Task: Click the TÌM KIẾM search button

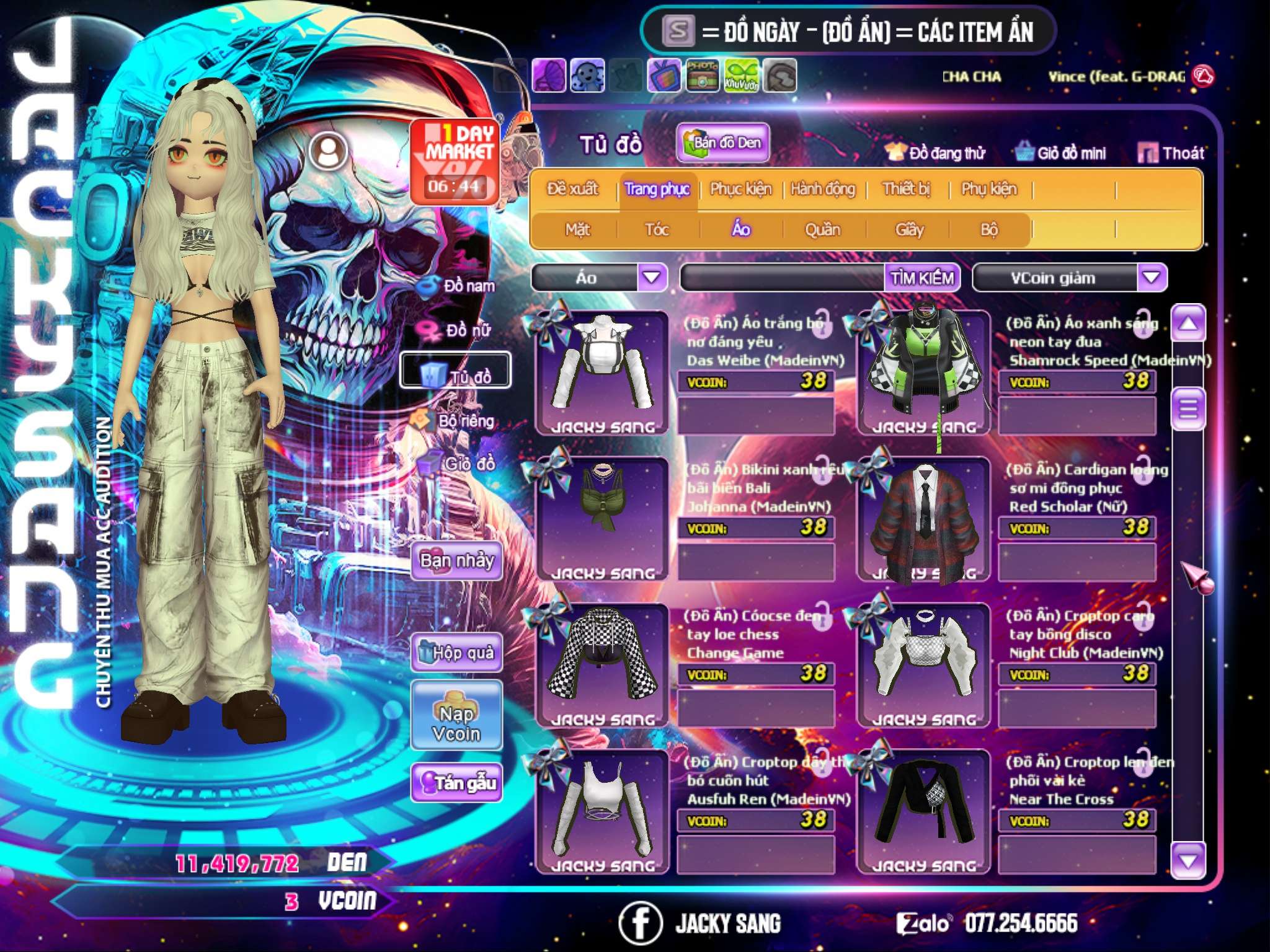Action: pyautogui.click(x=921, y=278)
